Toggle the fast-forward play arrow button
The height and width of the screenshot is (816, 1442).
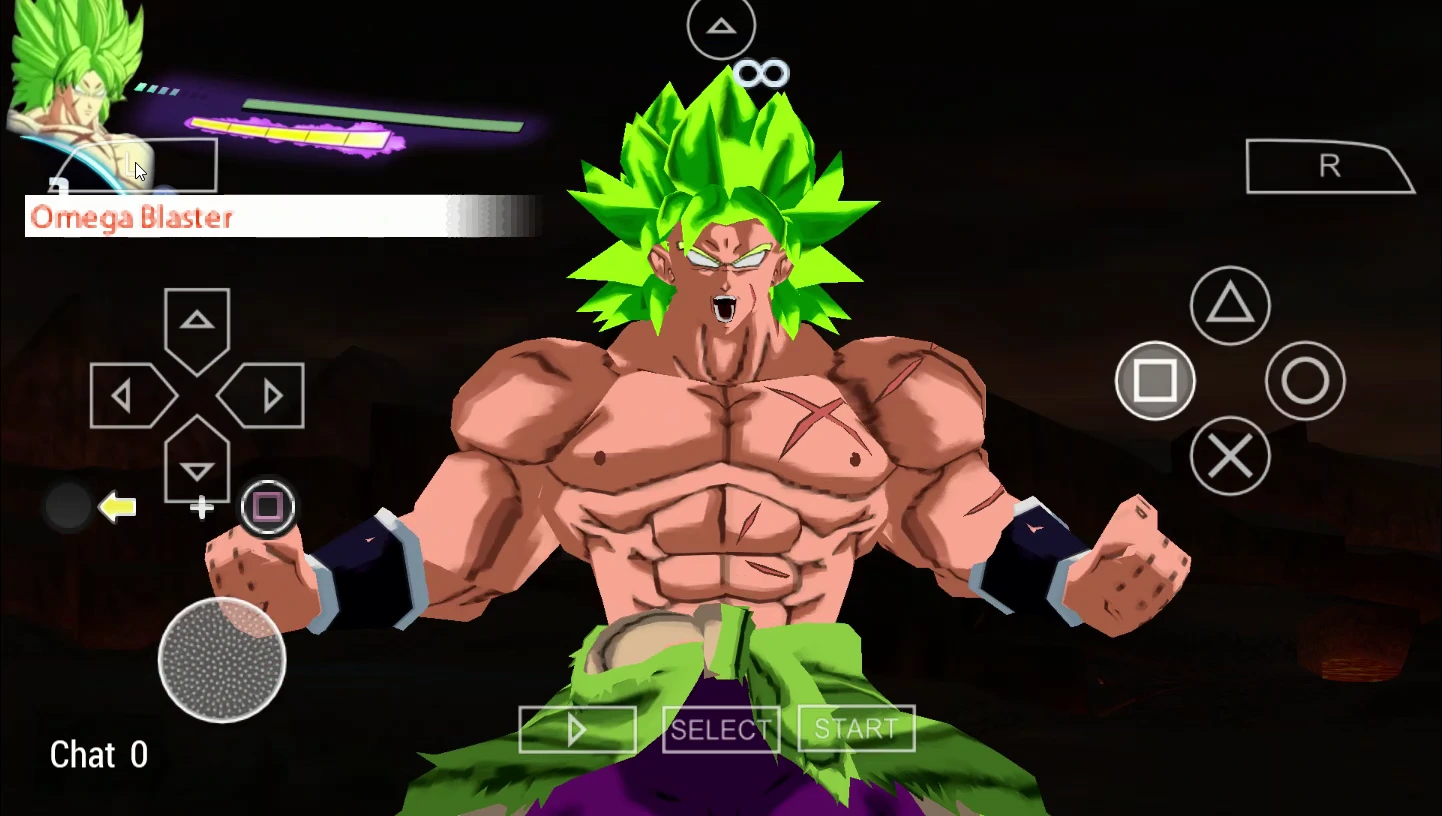tap(577, 730)
